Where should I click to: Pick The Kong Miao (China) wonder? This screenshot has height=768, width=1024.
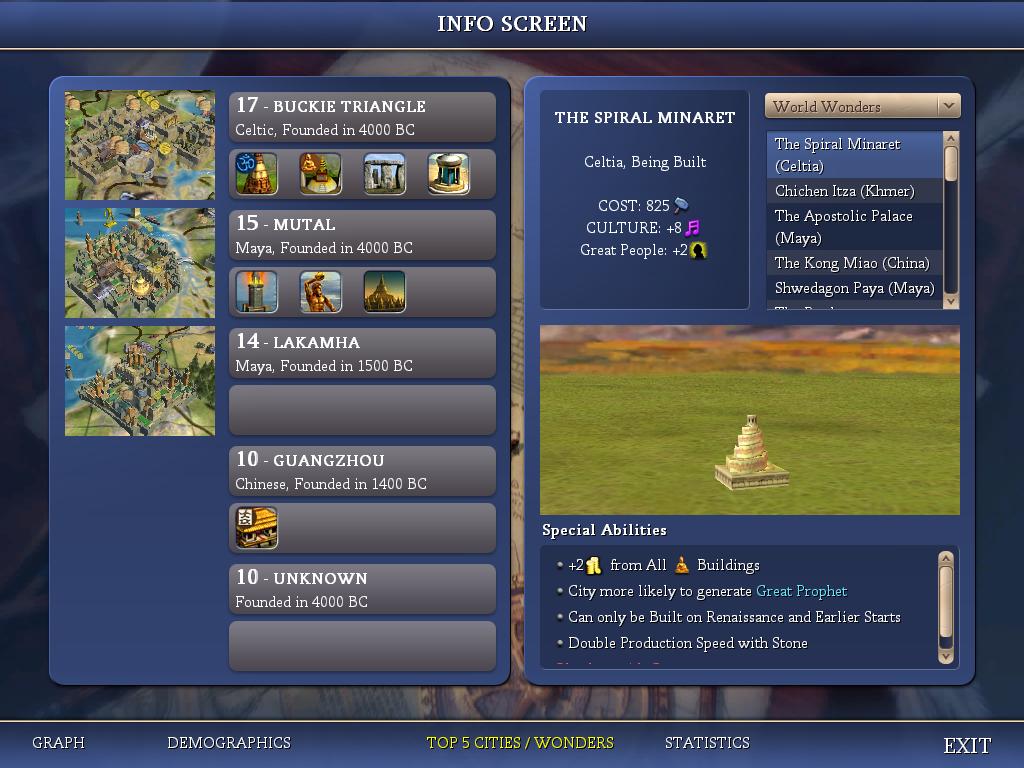[854, 263]
